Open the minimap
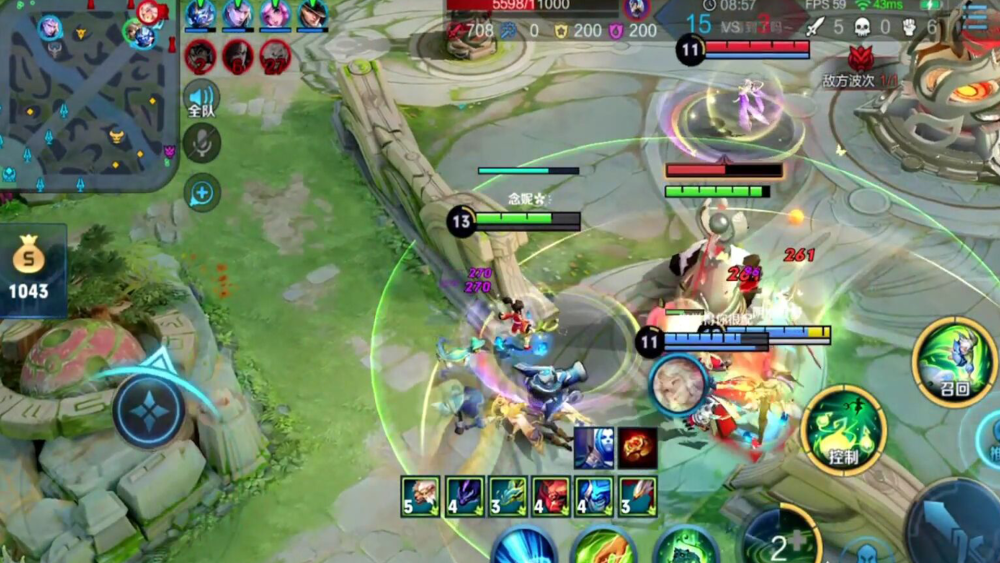 tap(88, 95)
